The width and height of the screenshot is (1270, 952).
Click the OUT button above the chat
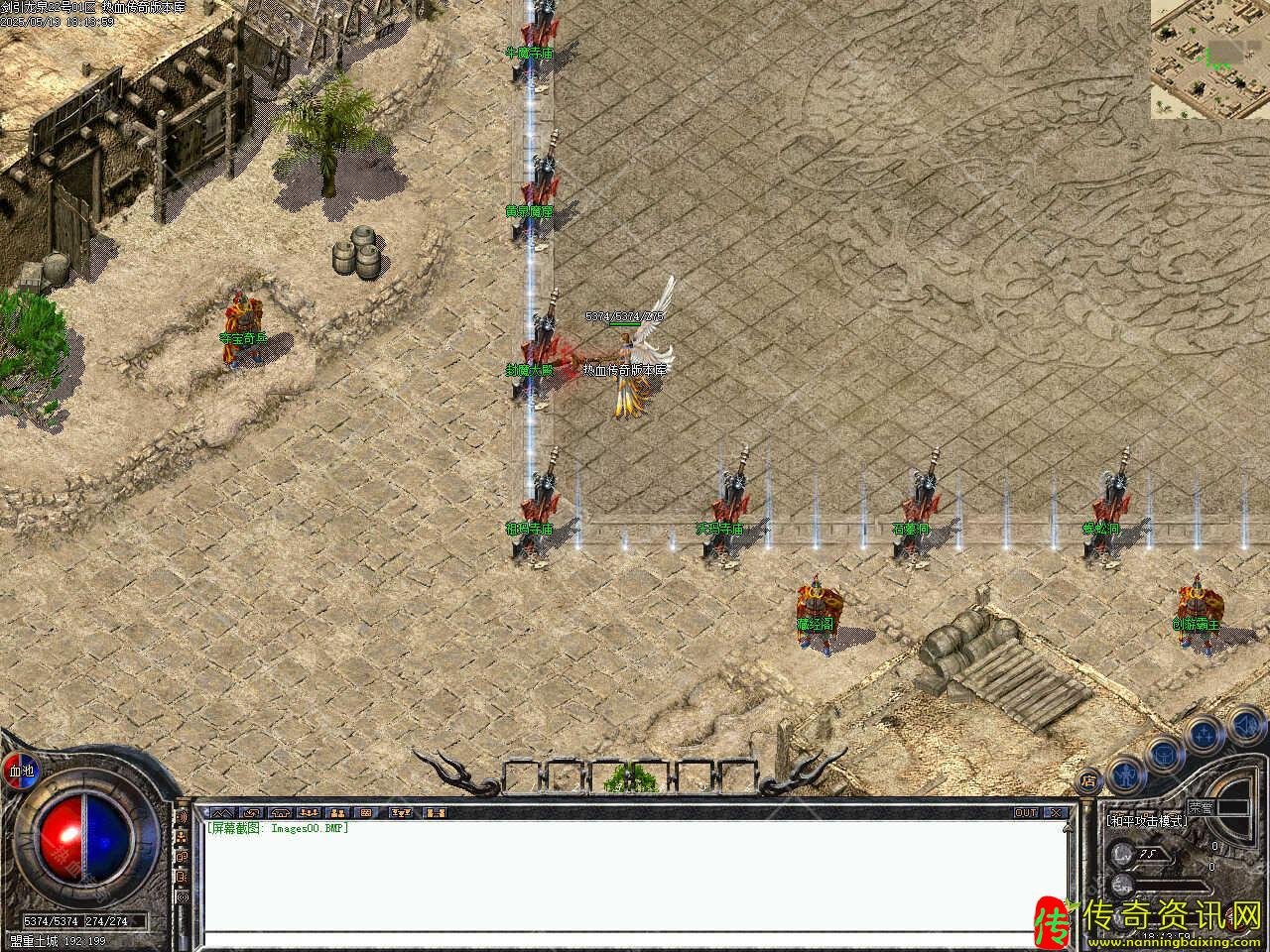click(x=1025, y=812)
